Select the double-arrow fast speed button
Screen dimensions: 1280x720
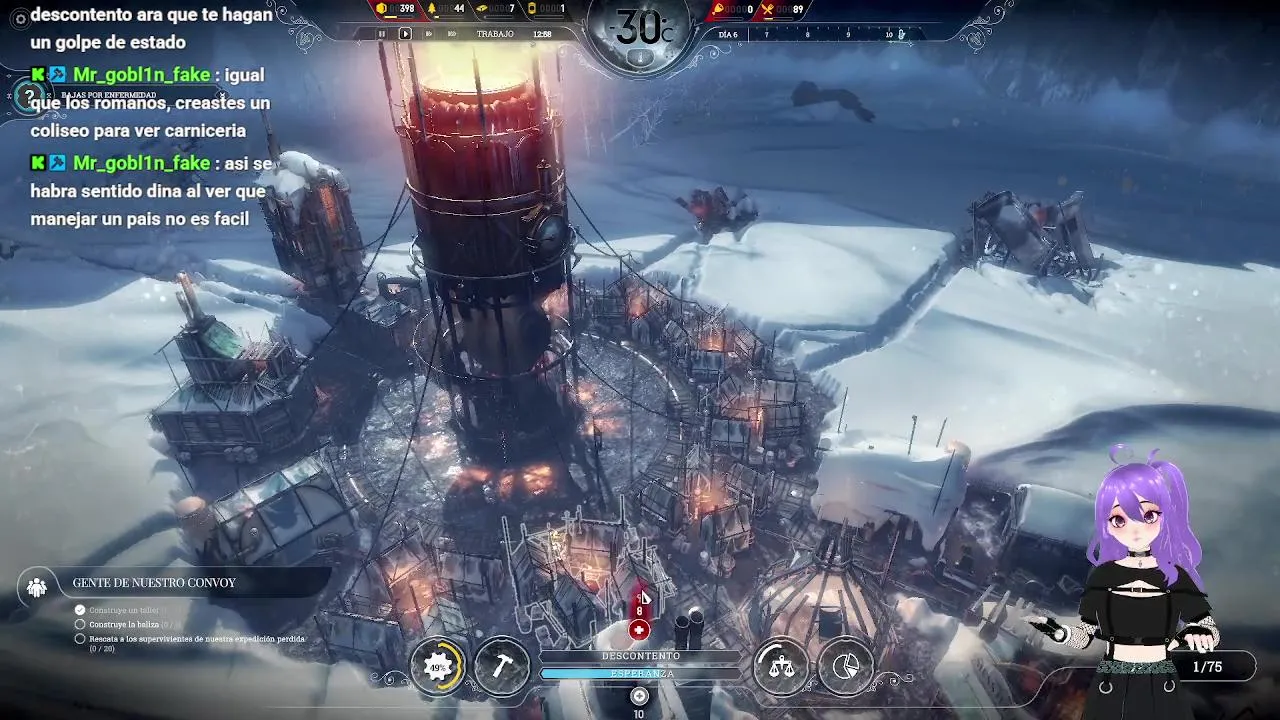429,34
